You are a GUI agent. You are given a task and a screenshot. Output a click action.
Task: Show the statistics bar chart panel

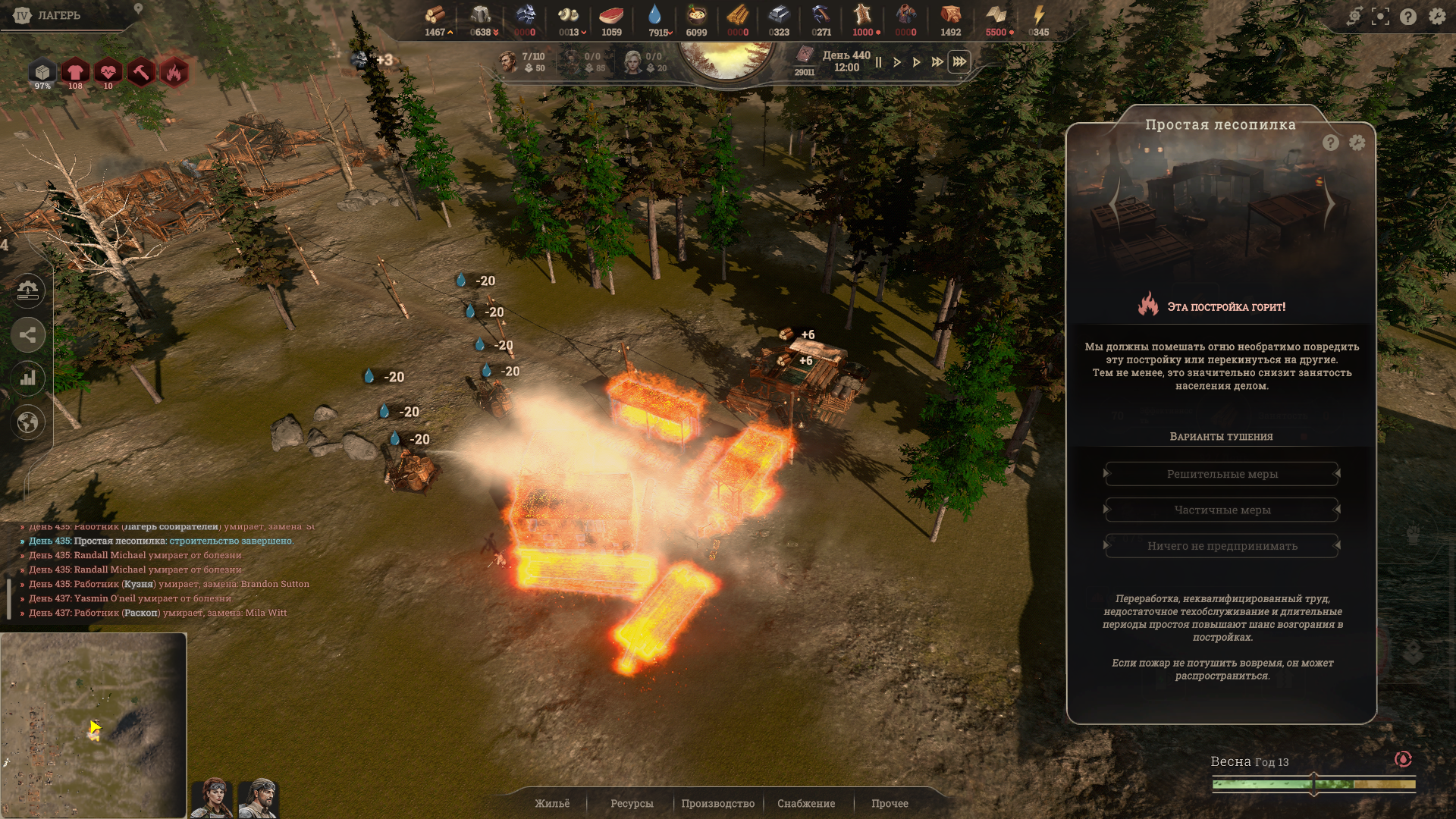point(28,378)
